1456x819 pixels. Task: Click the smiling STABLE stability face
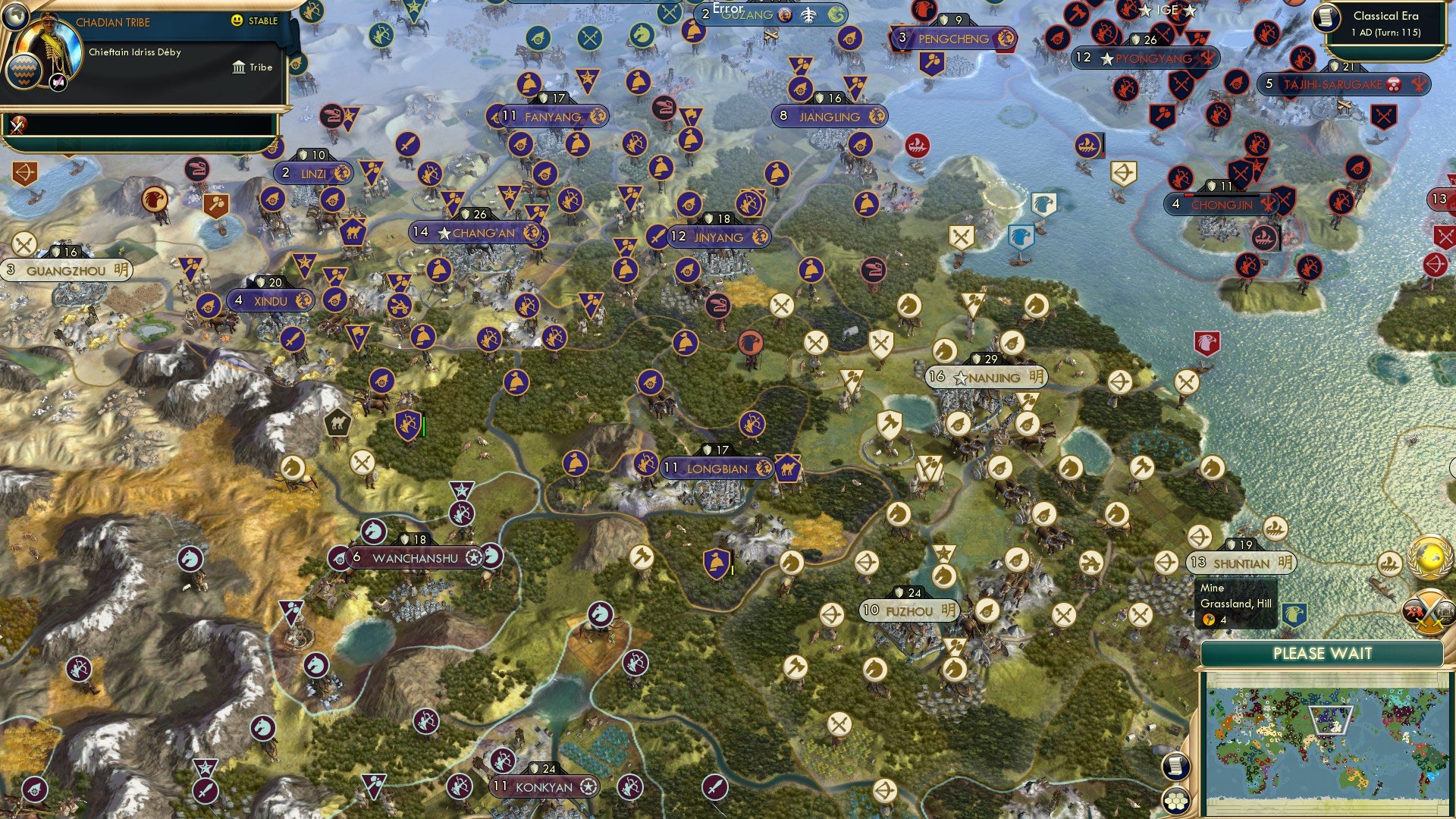pos(237,20)
